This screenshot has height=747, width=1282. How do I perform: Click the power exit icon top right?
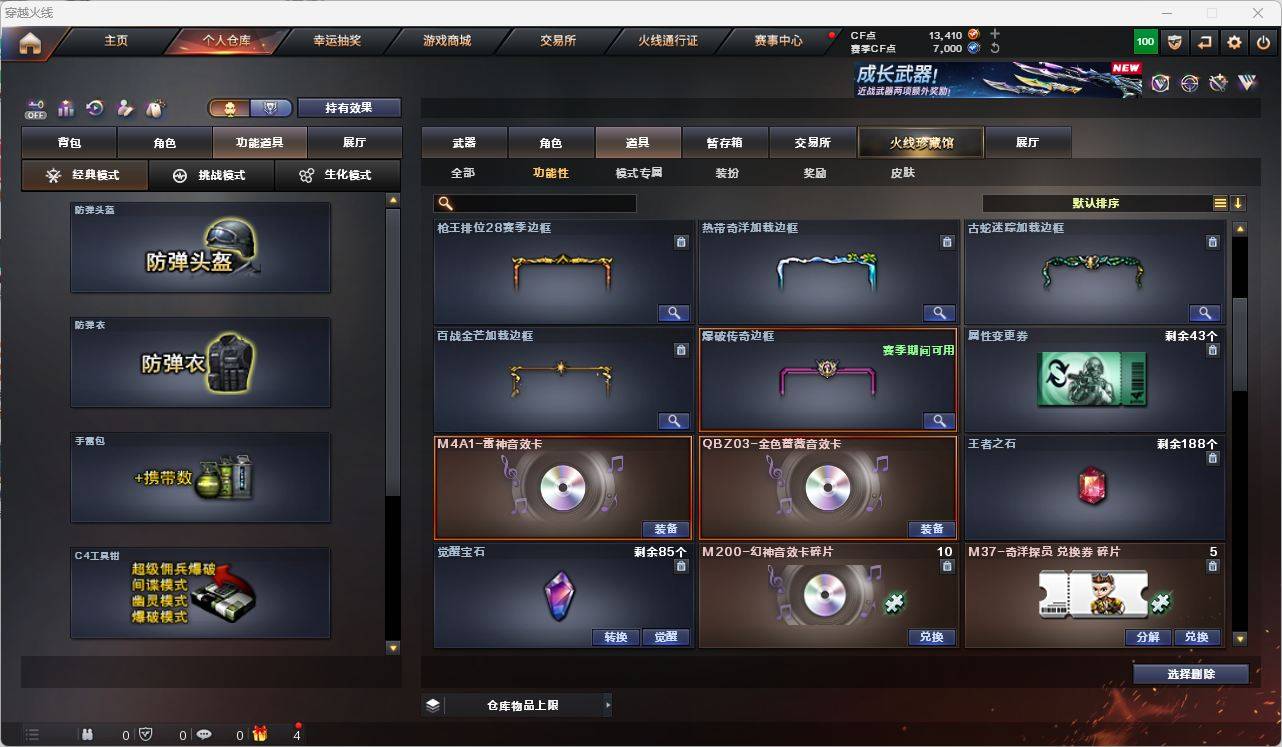pos(1263,42)
